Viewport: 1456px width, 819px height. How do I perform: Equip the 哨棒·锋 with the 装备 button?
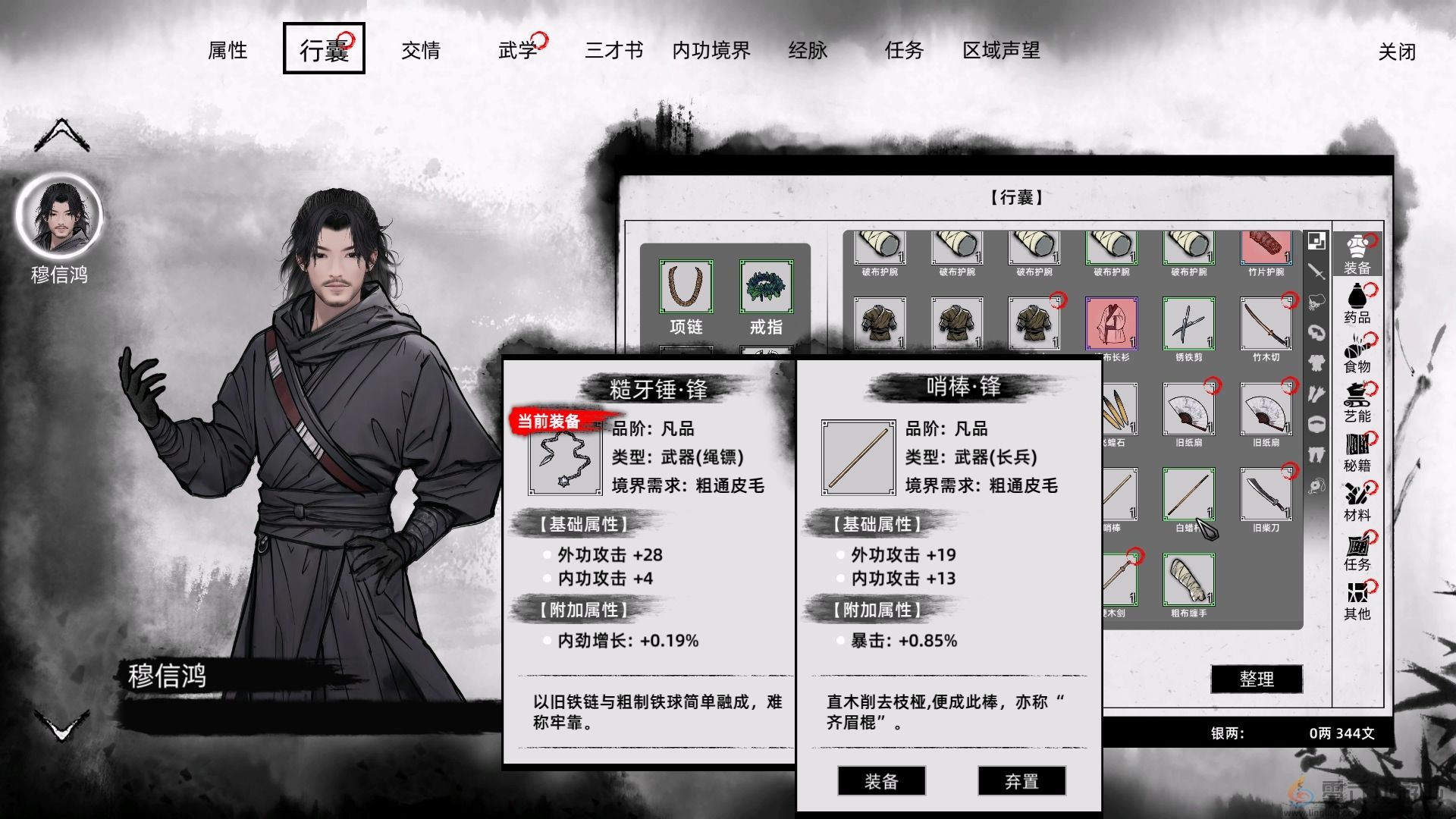[880, 781]
